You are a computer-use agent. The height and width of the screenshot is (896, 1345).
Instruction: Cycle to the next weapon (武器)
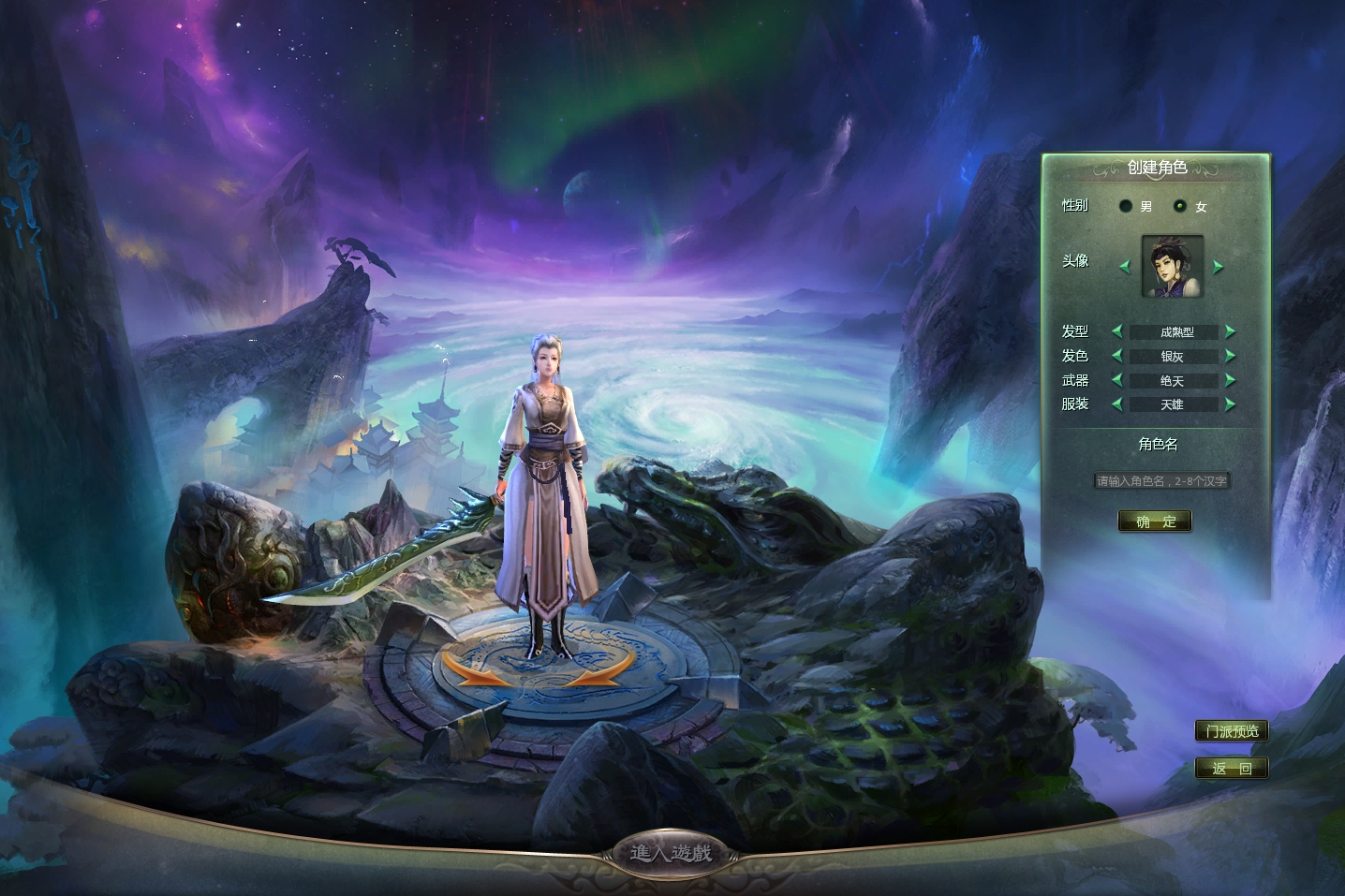coord(1230,380)
